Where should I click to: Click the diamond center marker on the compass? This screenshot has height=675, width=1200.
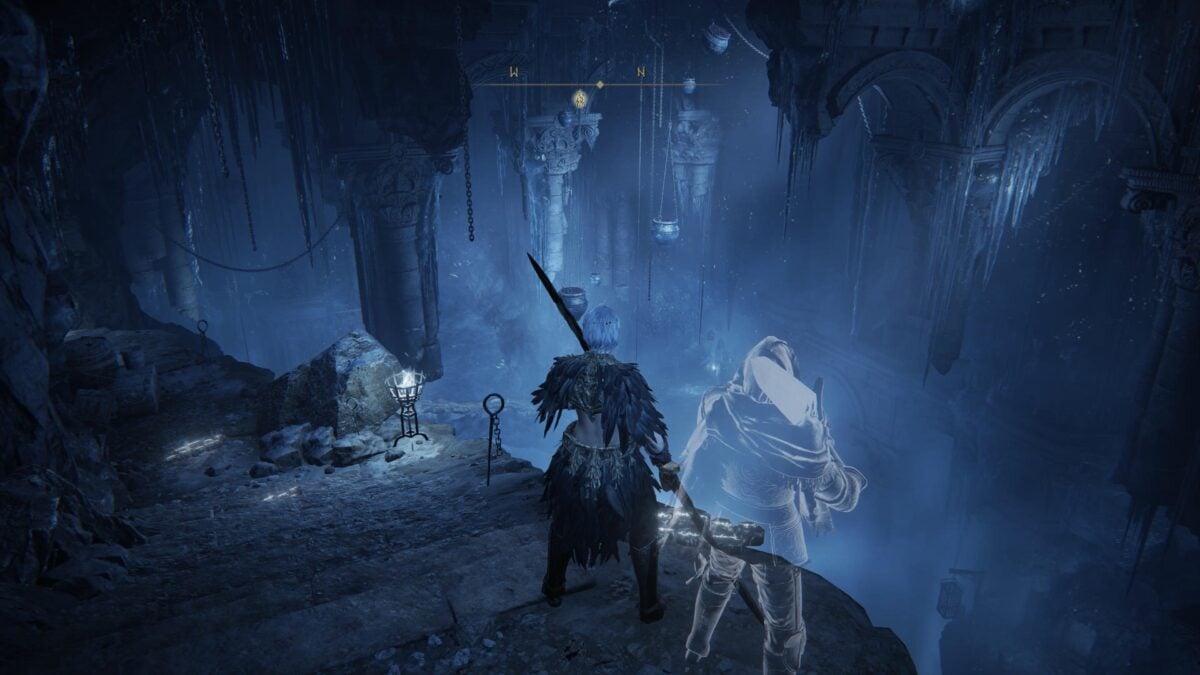coord(599,85)
